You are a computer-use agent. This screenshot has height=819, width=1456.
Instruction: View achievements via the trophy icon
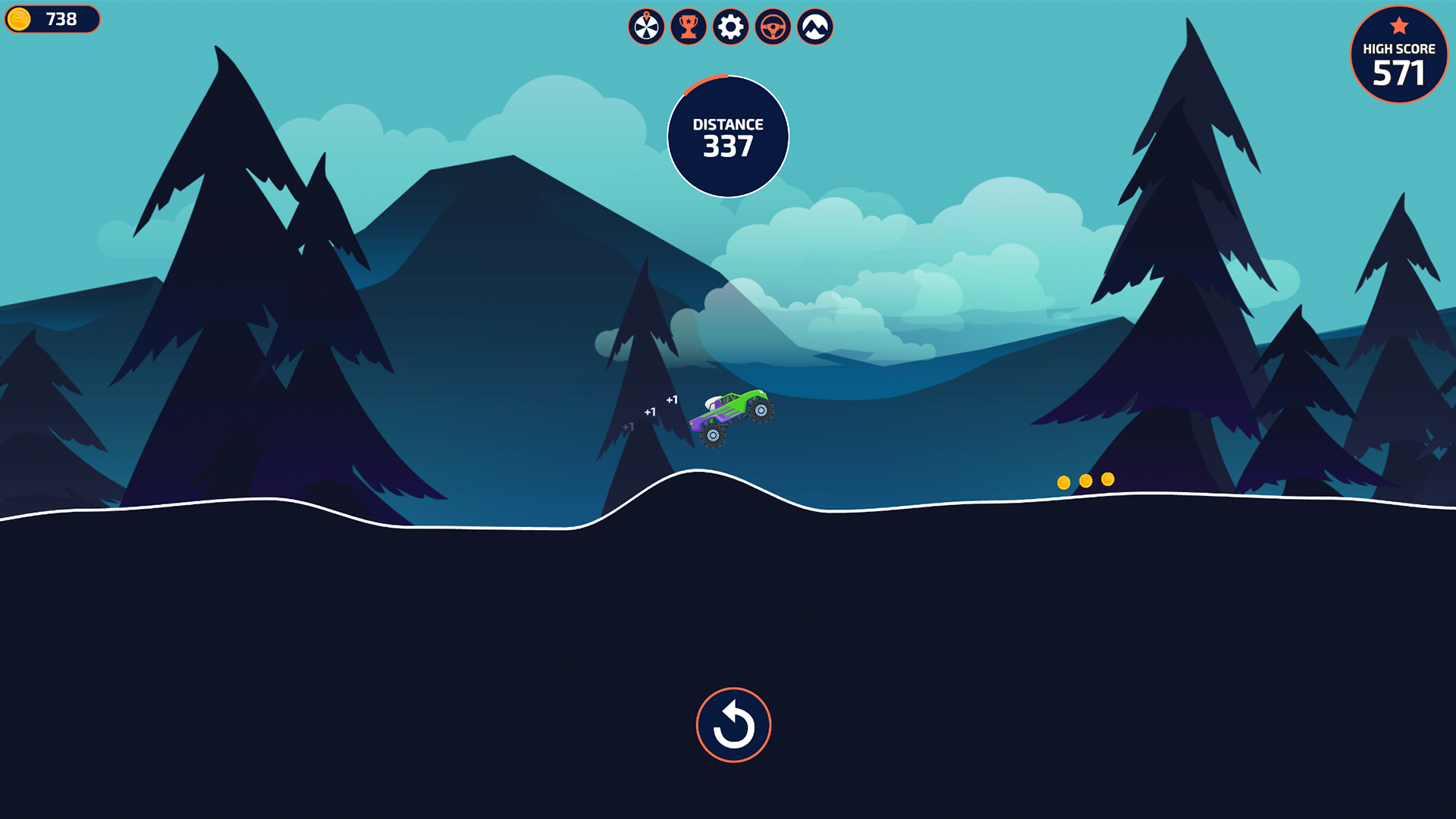[688, 27]
